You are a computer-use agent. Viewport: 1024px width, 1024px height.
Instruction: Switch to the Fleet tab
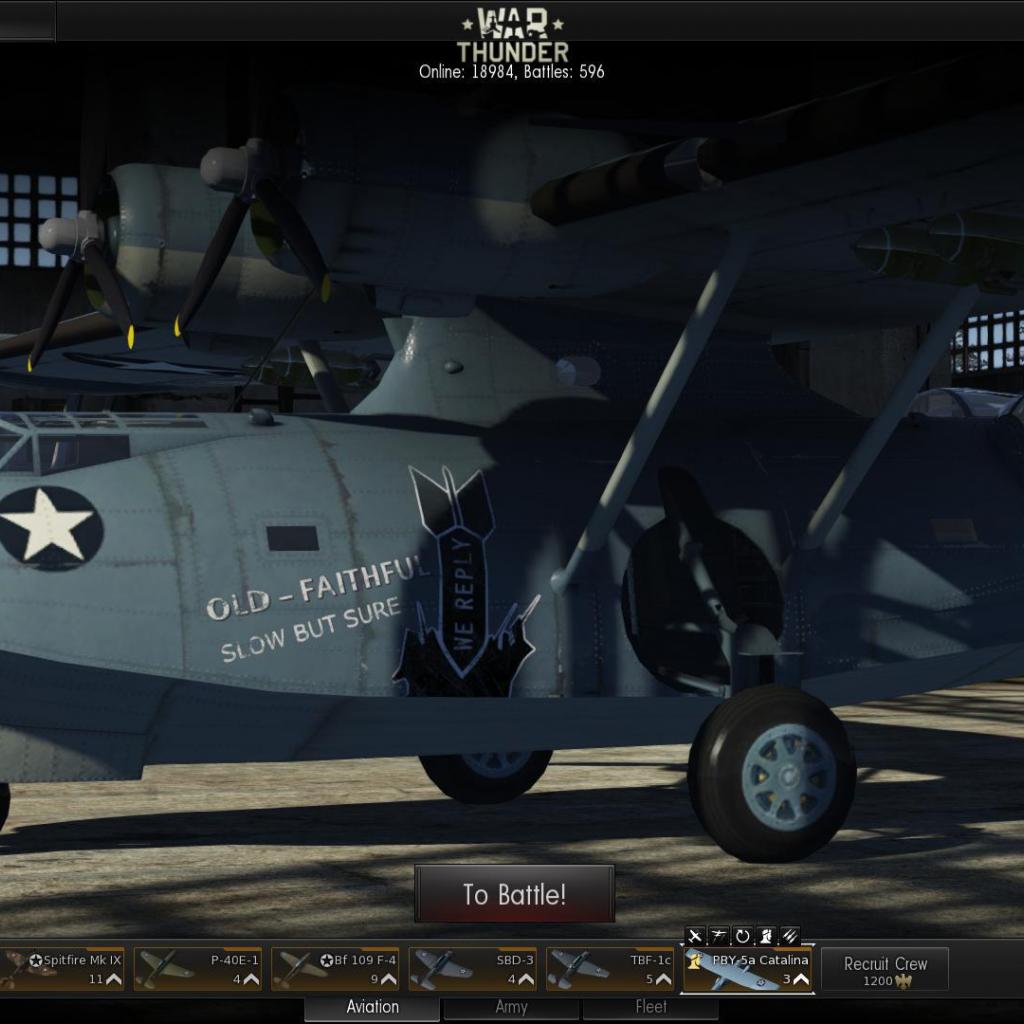tap(650, 1007)
